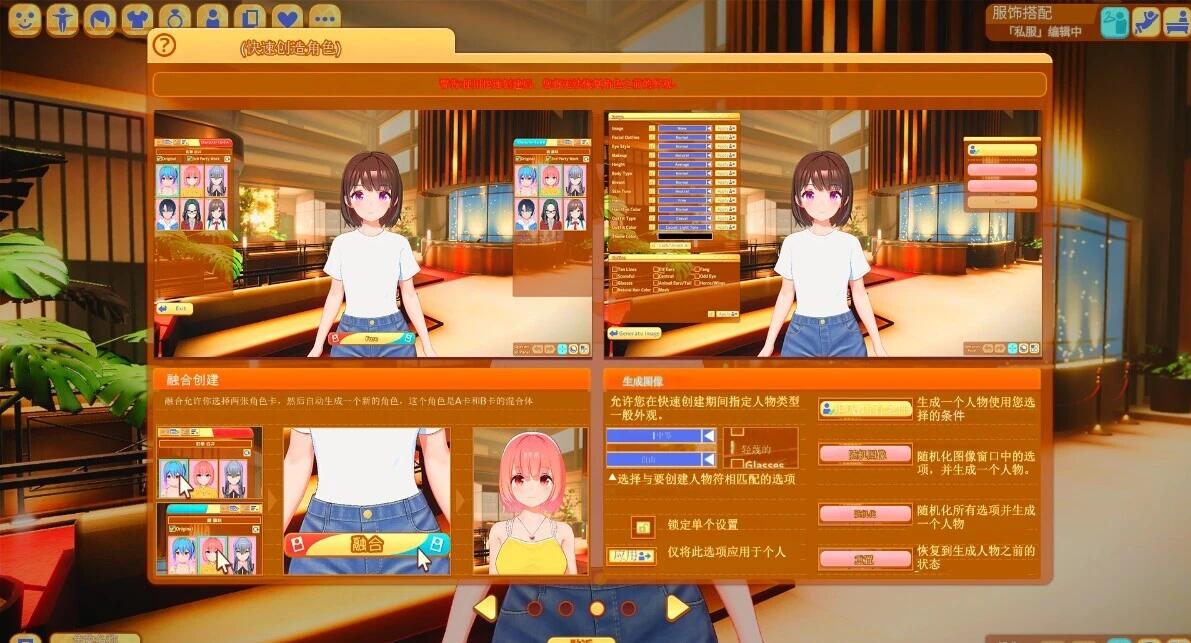Viewport: 1191px width, 643px height.
Task: Jump to the first help page dot
Action: pyautogui.click(x=534, y=608)
